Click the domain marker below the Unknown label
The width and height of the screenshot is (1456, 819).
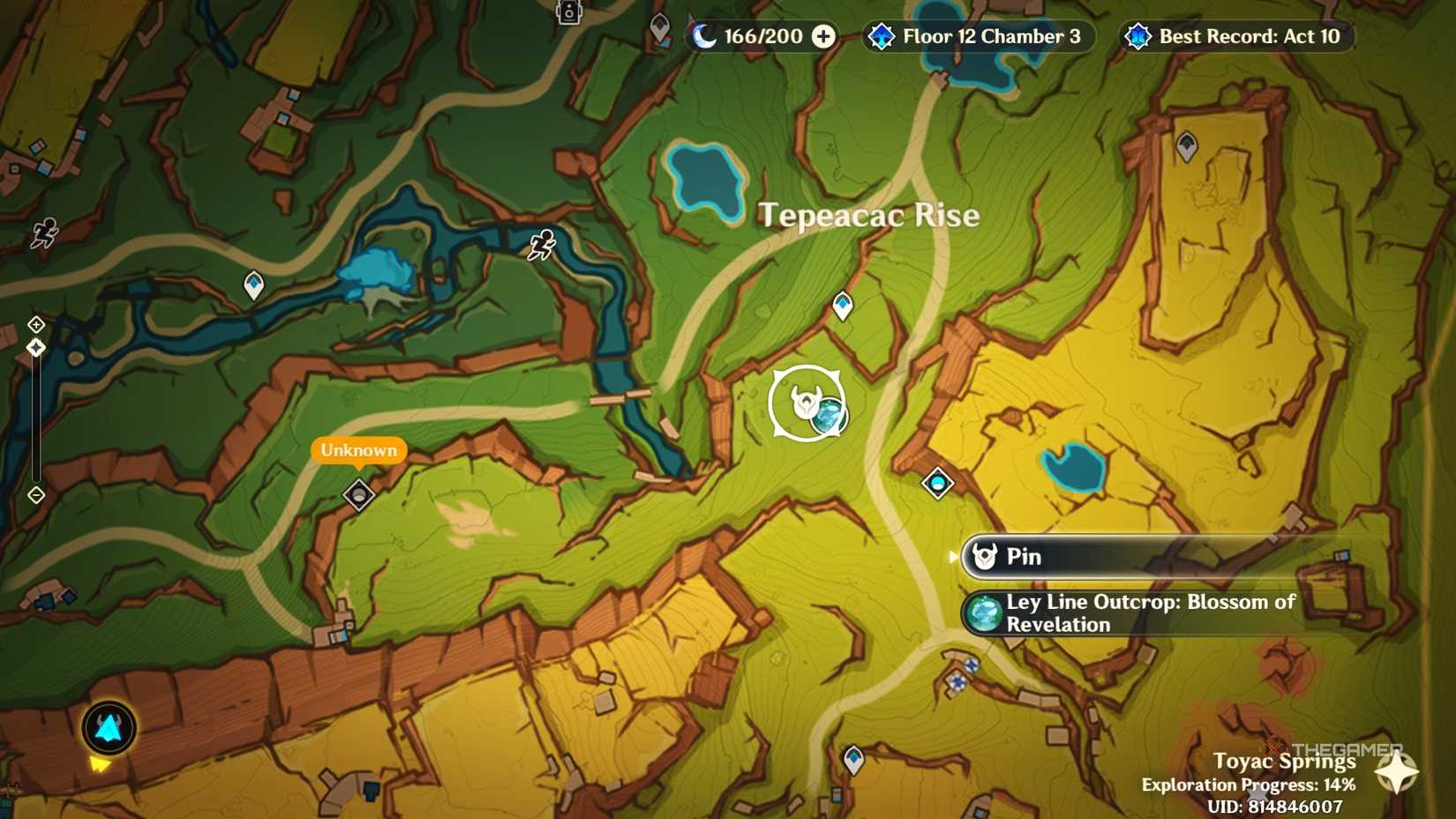tap(358, 495)
